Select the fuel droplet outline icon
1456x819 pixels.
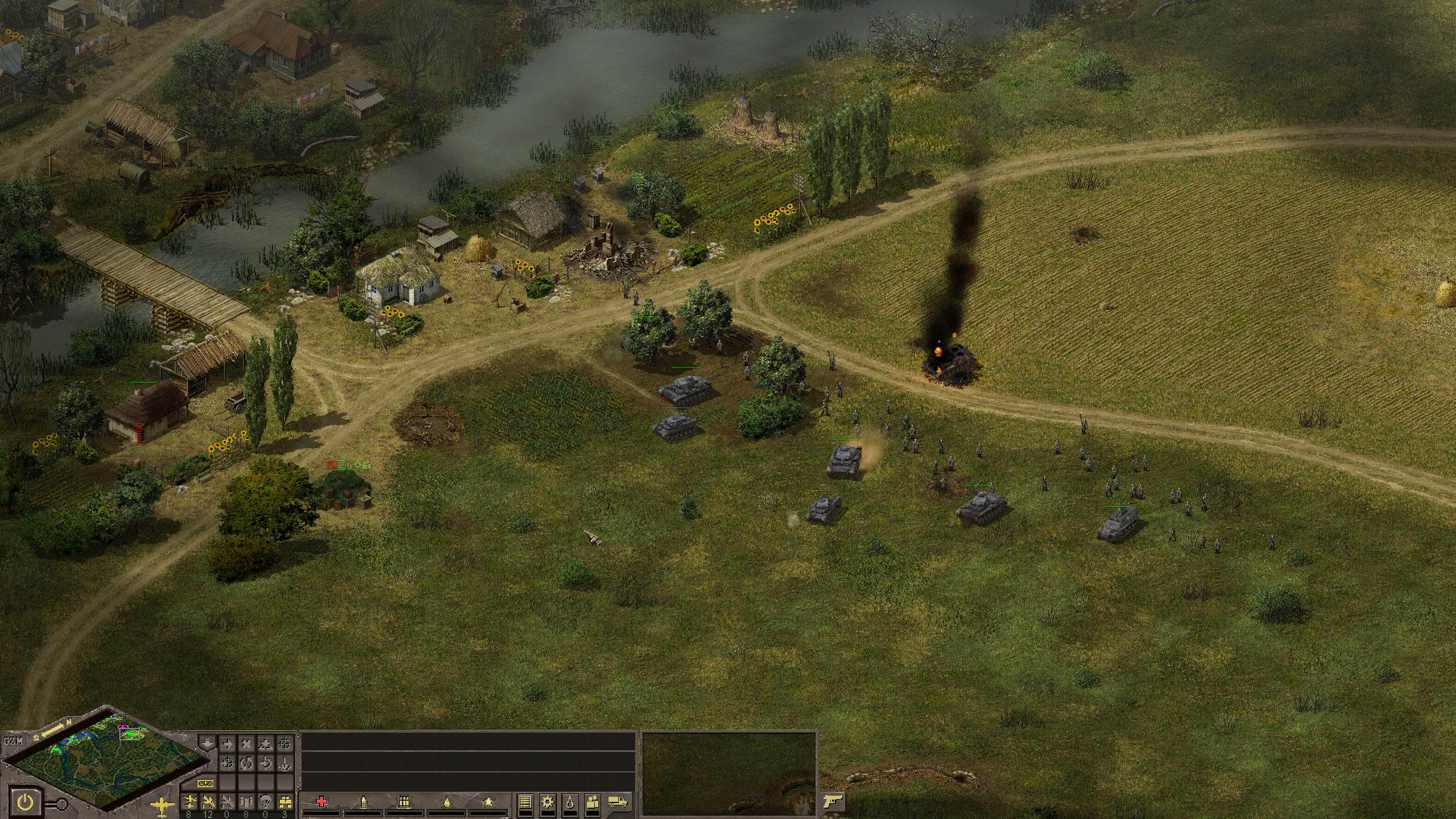click(x=570, y=802)
